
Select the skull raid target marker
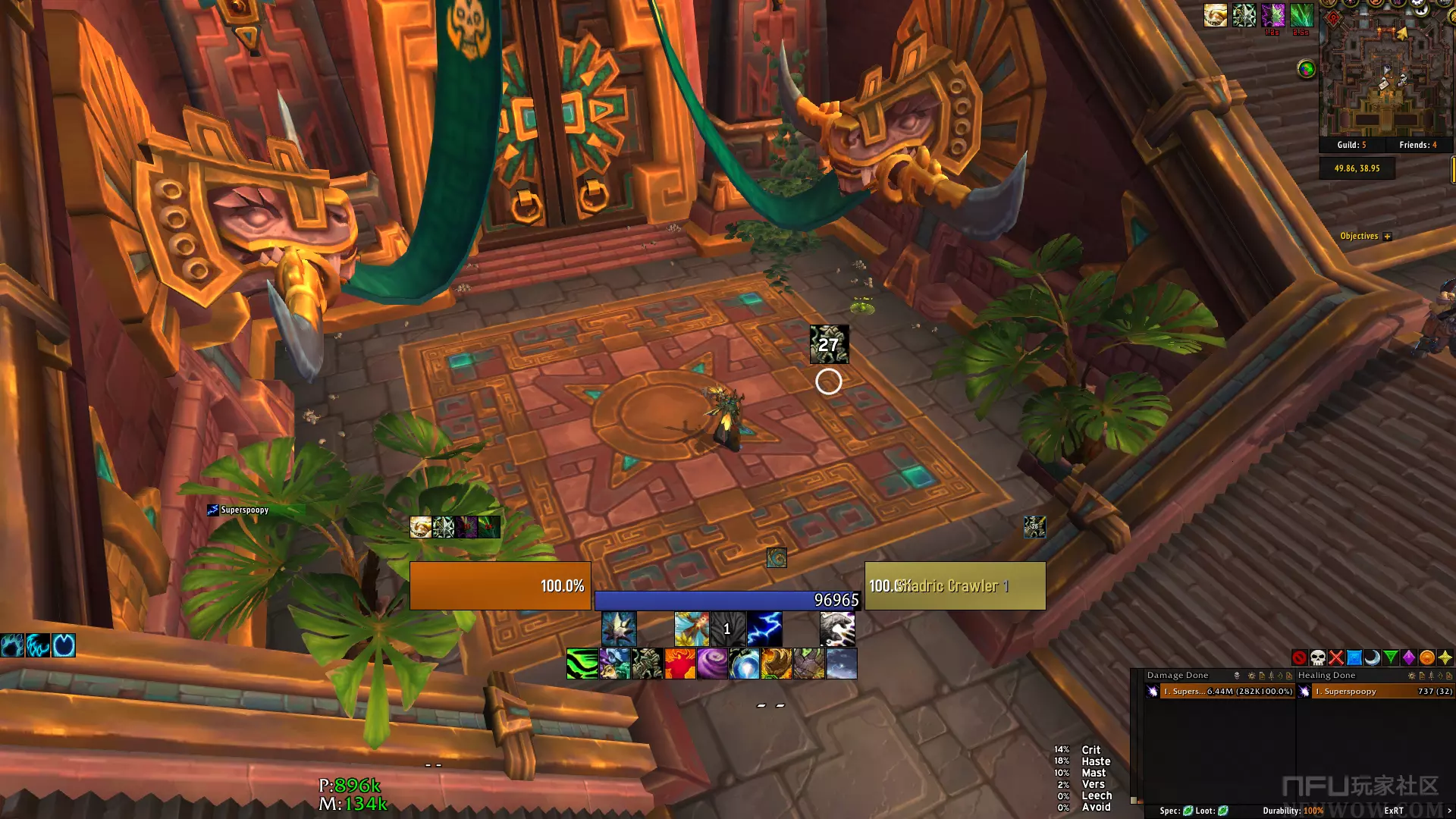1318,657
